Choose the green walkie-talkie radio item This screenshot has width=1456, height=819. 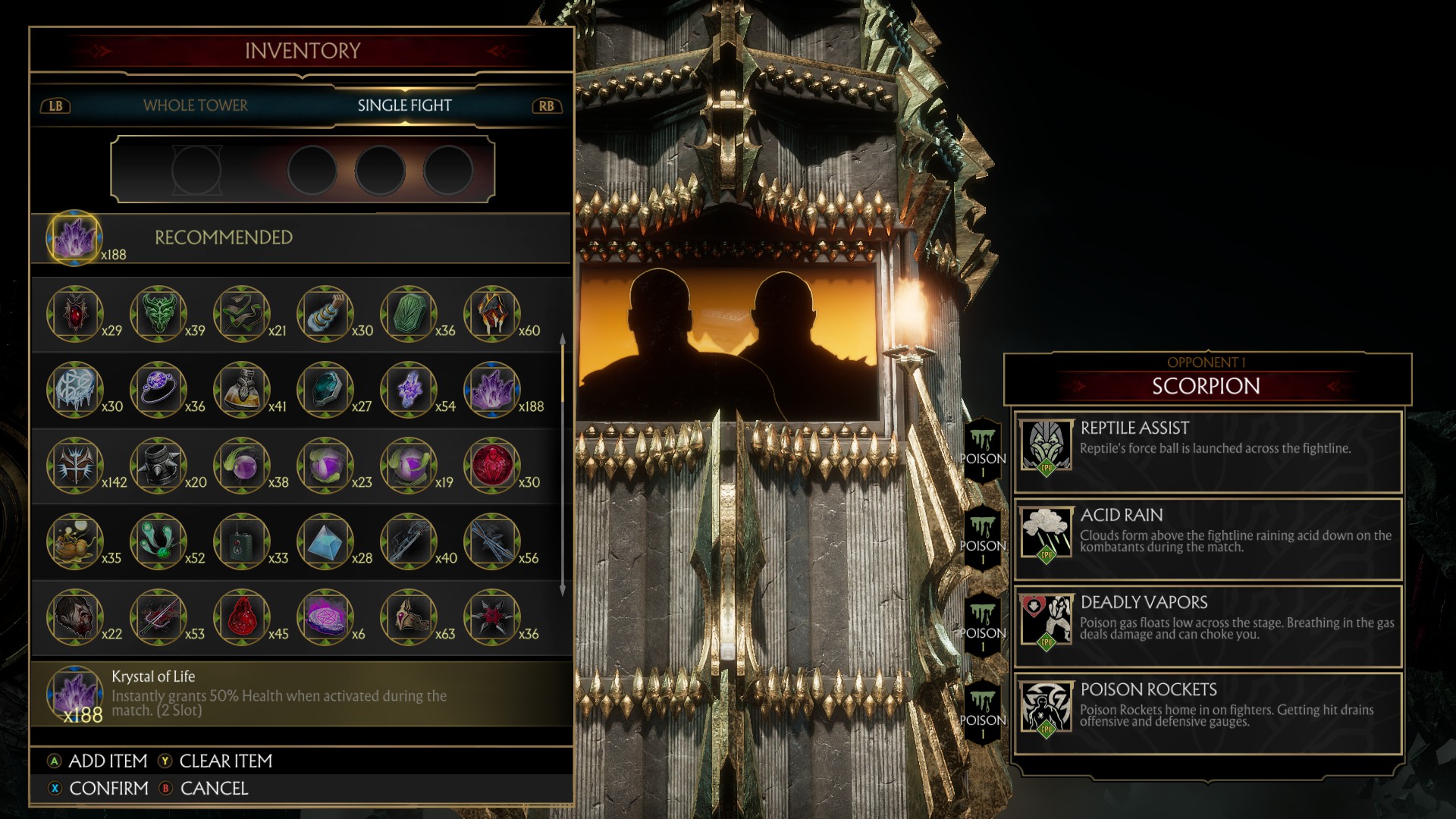point(242,541)
